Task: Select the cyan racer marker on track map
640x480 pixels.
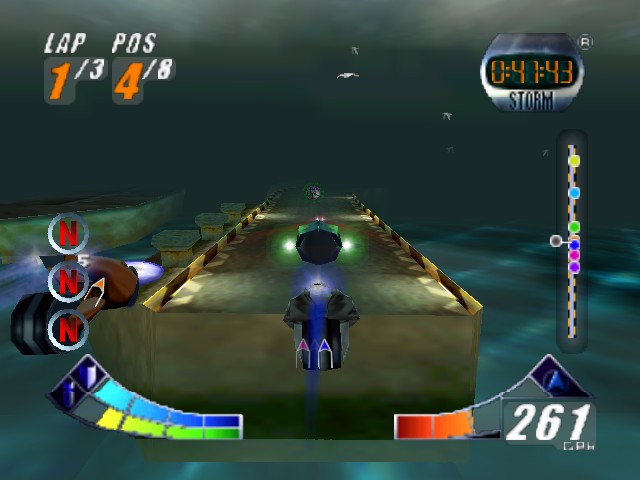Action: 574,192
